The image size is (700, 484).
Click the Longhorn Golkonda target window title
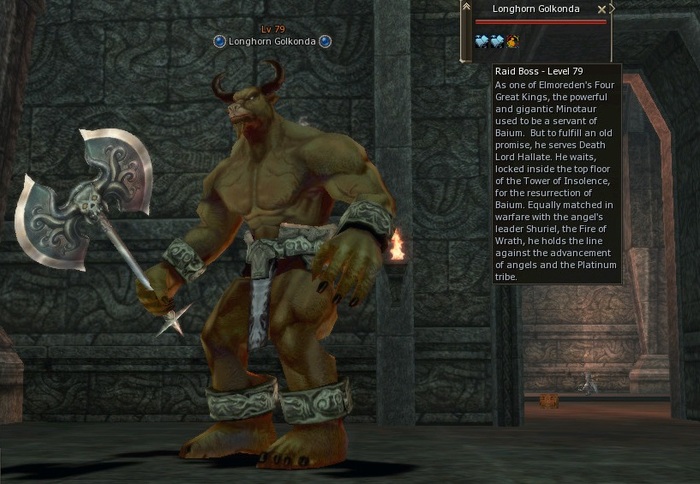[x=536, y=9]
